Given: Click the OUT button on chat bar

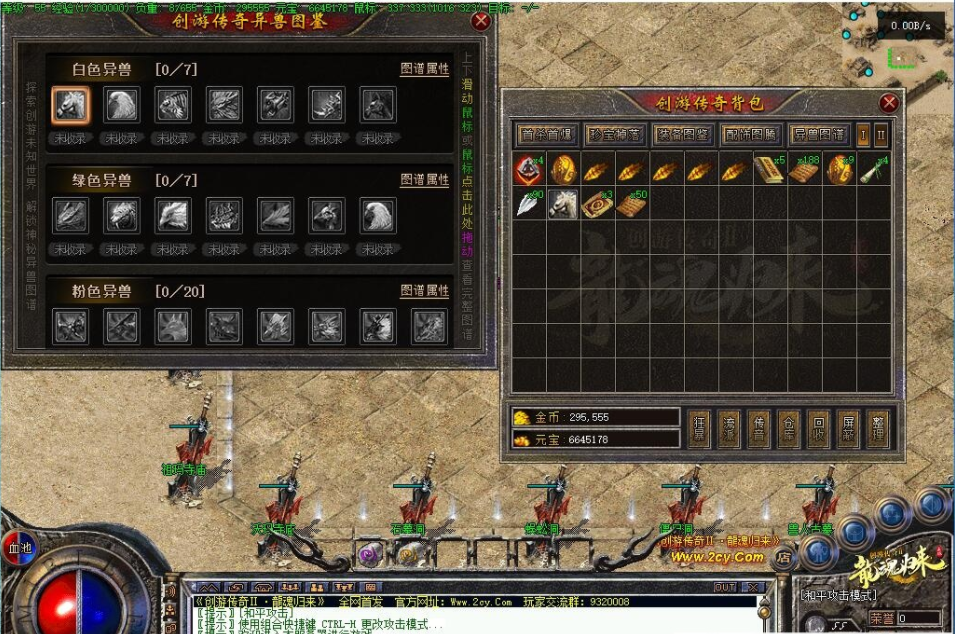Looking at the screenshot, I should [x=725, y=587].
